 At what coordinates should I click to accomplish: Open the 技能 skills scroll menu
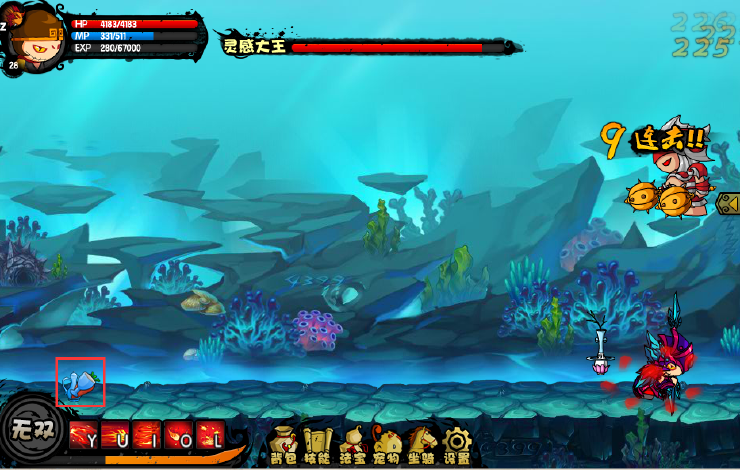[x=318, y=444]
